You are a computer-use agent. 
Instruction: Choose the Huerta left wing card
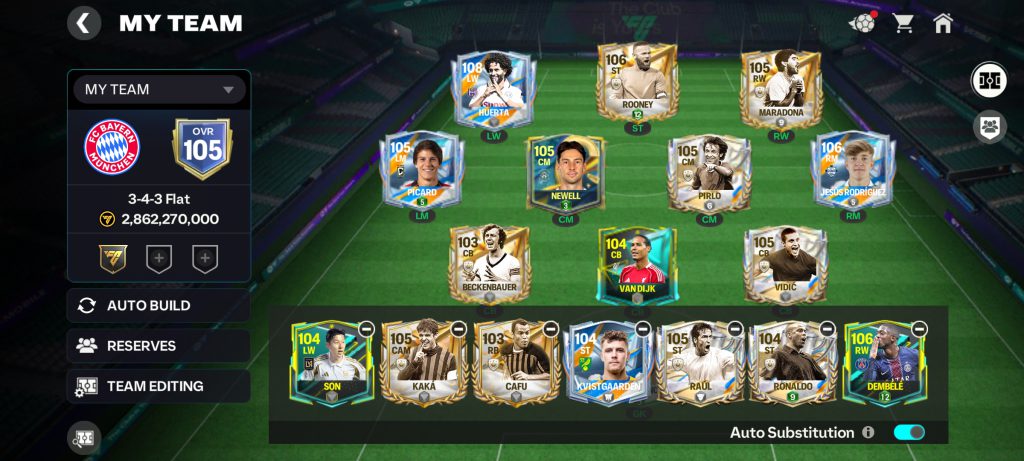(494, 89)
